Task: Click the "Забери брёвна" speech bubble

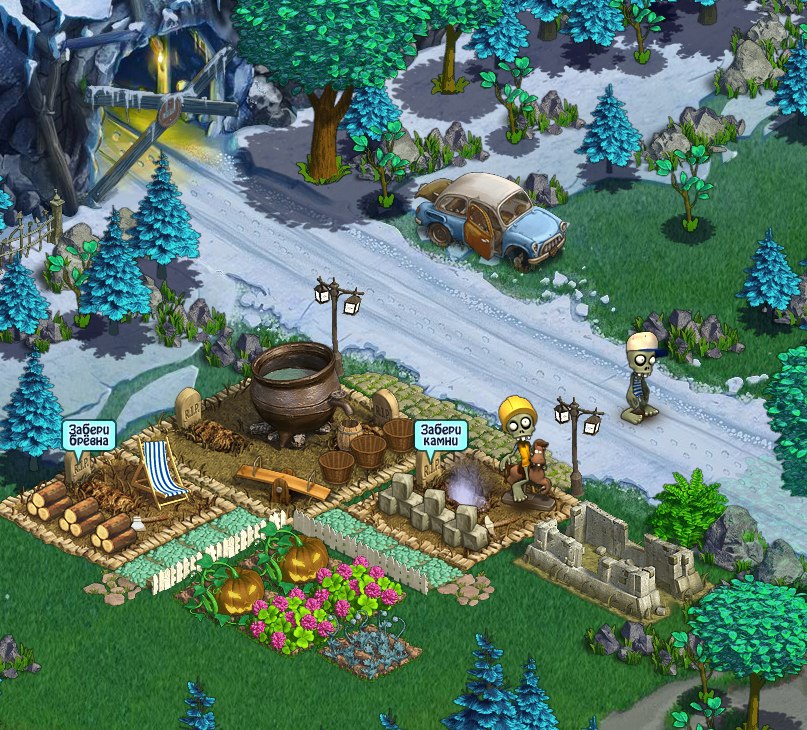Action: 88,435
